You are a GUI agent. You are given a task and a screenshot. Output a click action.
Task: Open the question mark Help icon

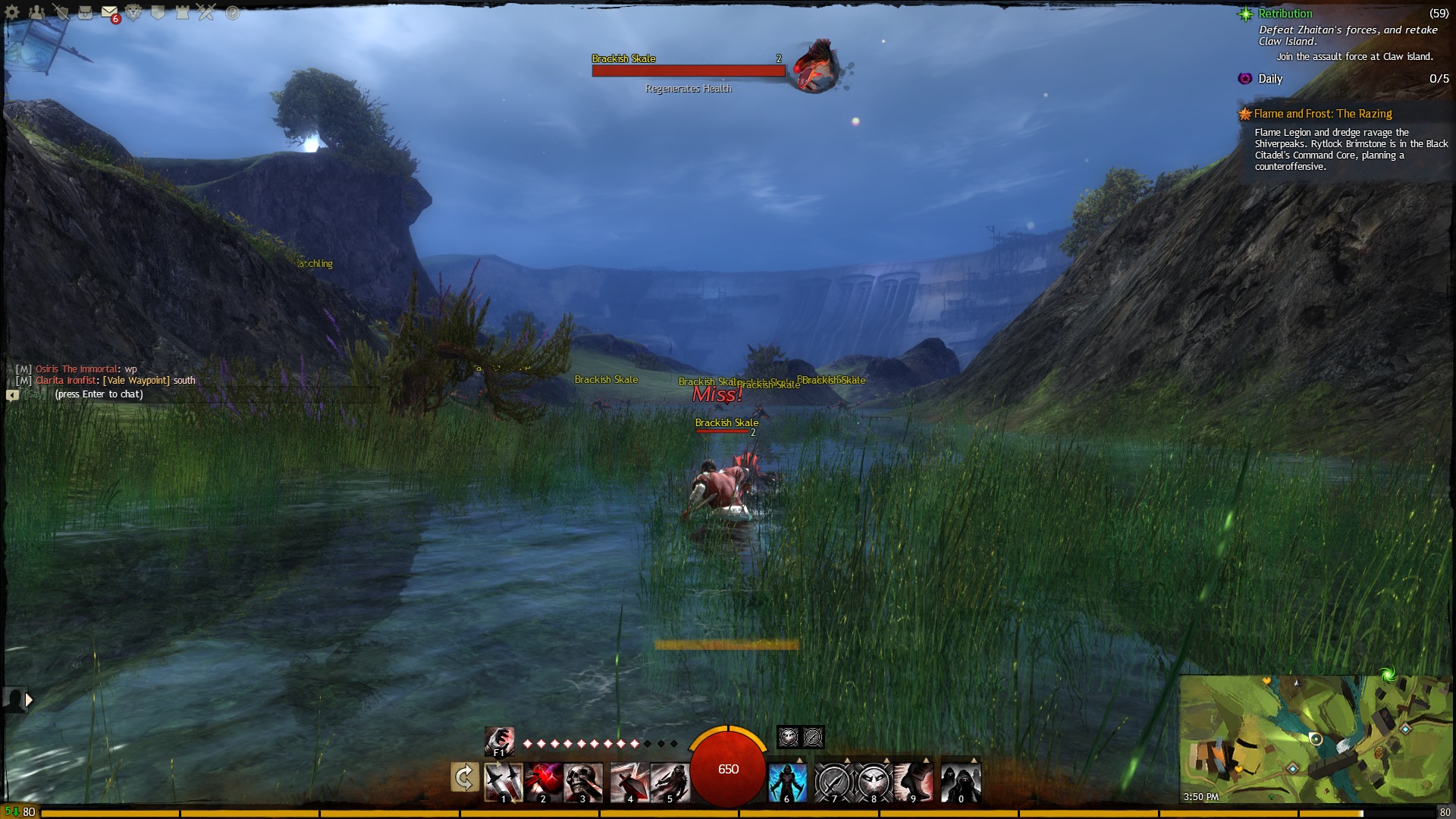232,13
